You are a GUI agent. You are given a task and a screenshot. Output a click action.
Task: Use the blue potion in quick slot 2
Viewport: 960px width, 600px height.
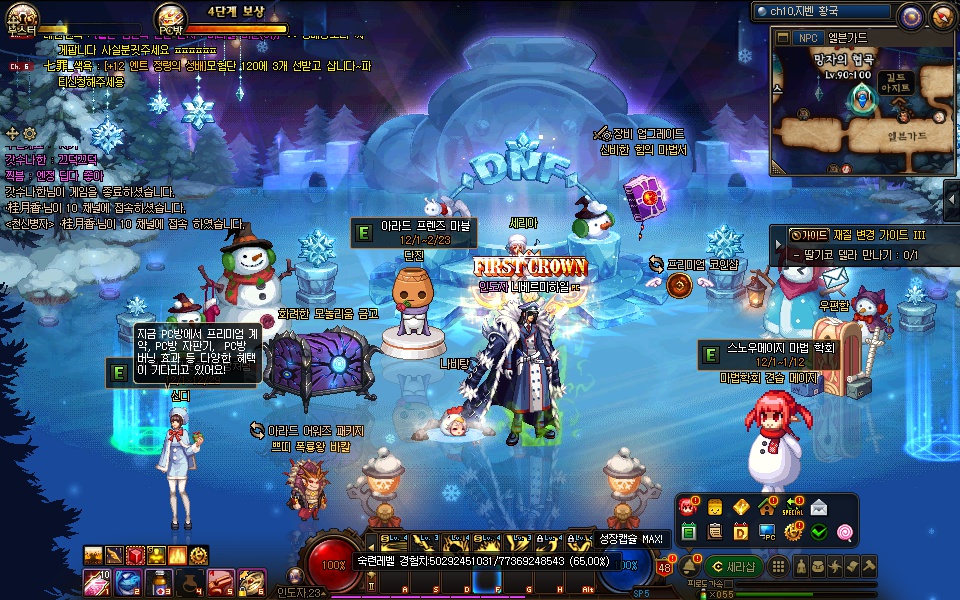pyautogui.click(x=128, y=581)
